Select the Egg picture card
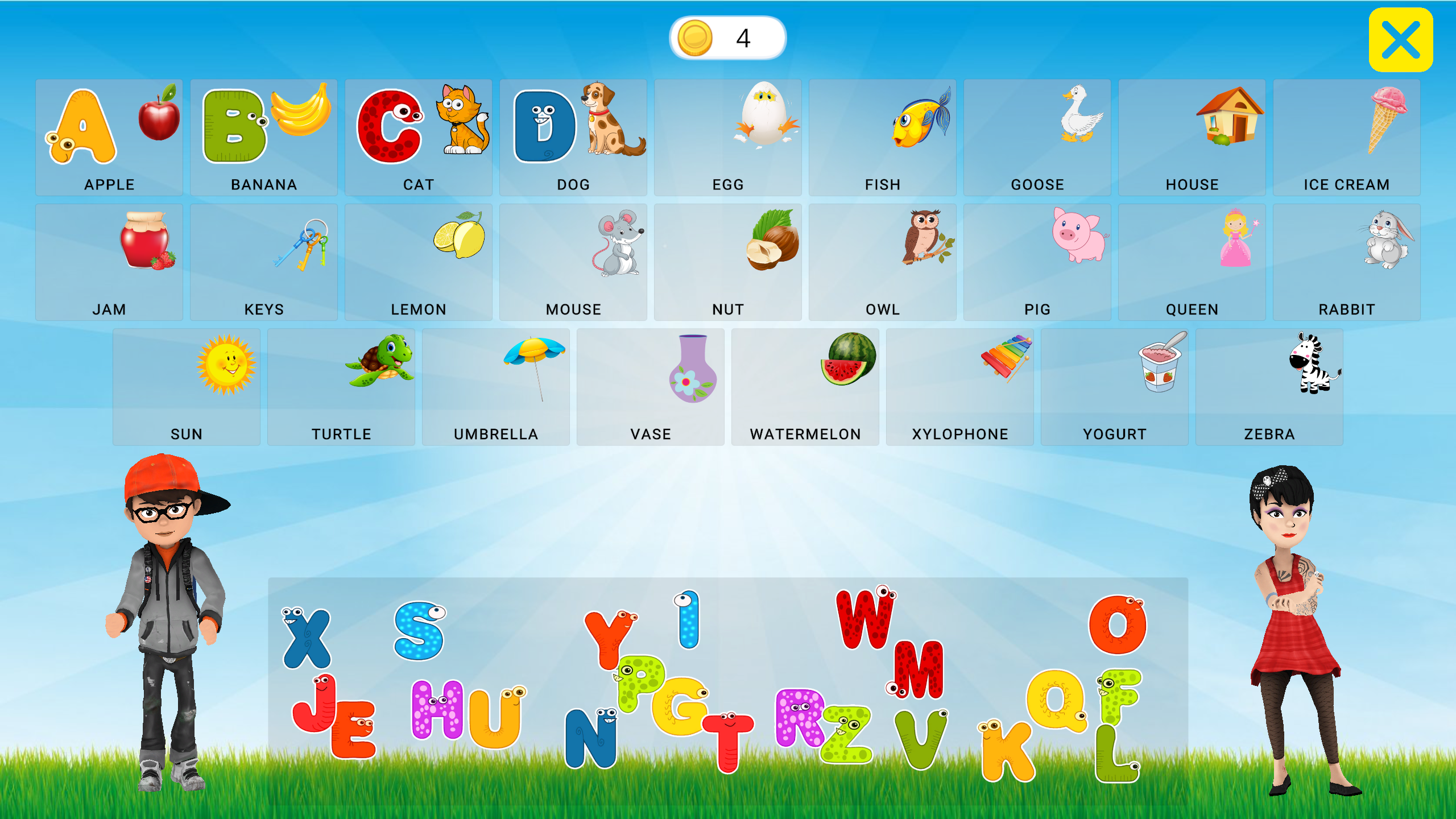Viewport: 1456px width, 819px height. coord(728,136)
